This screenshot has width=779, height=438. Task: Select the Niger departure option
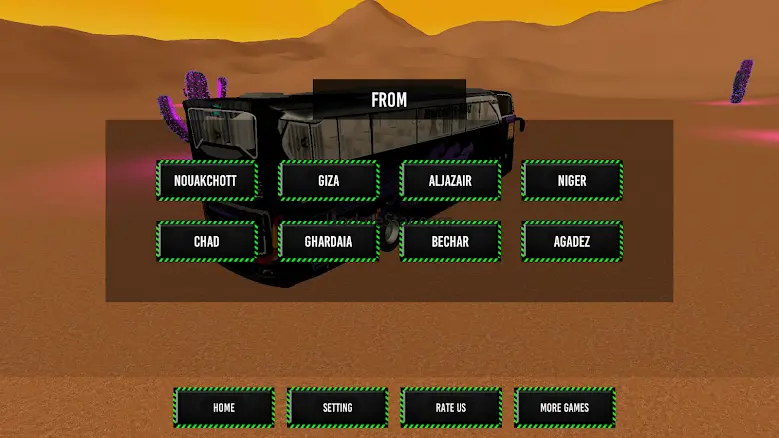(572, 181)
